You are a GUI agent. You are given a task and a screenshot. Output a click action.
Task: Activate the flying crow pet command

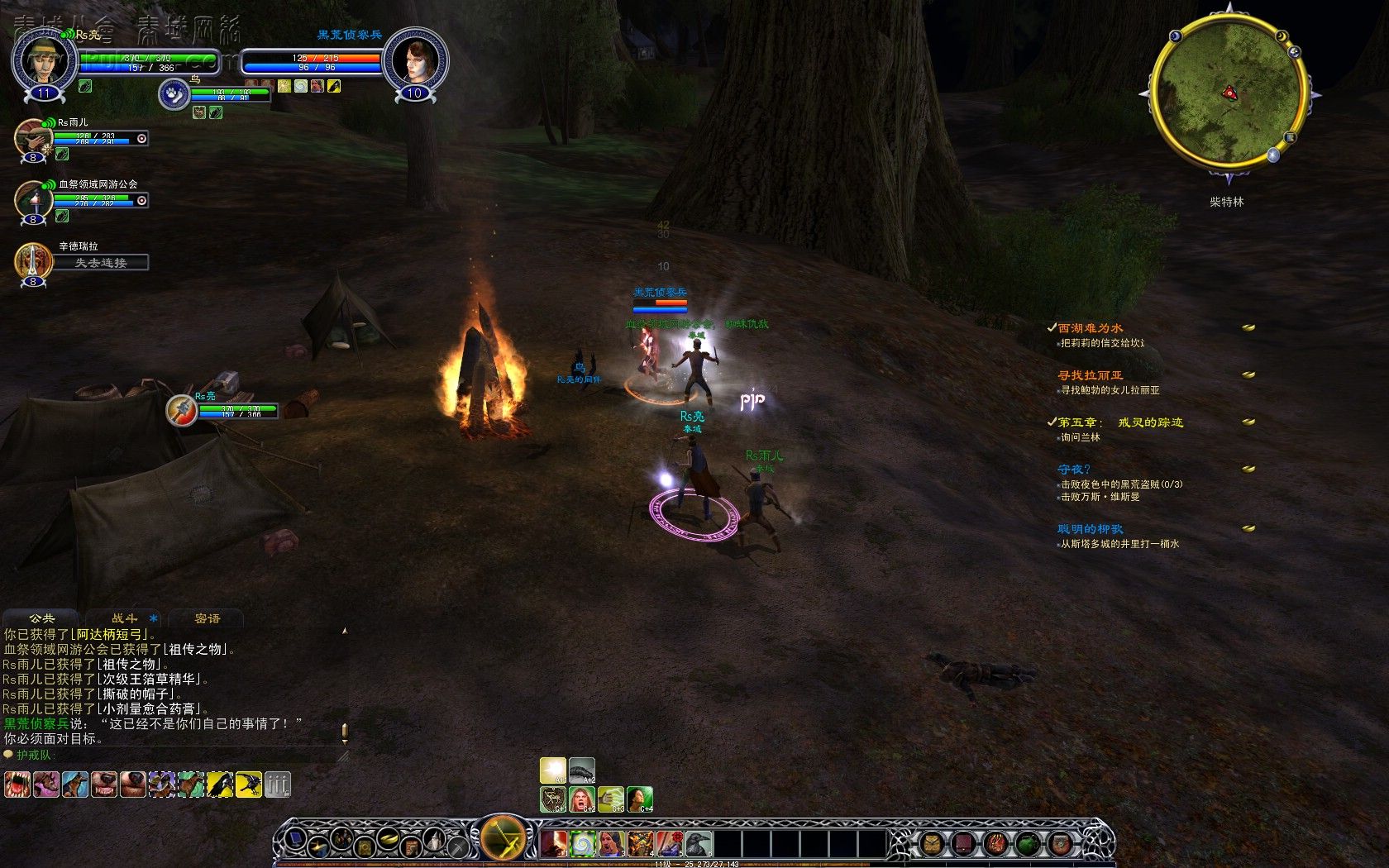248,785
